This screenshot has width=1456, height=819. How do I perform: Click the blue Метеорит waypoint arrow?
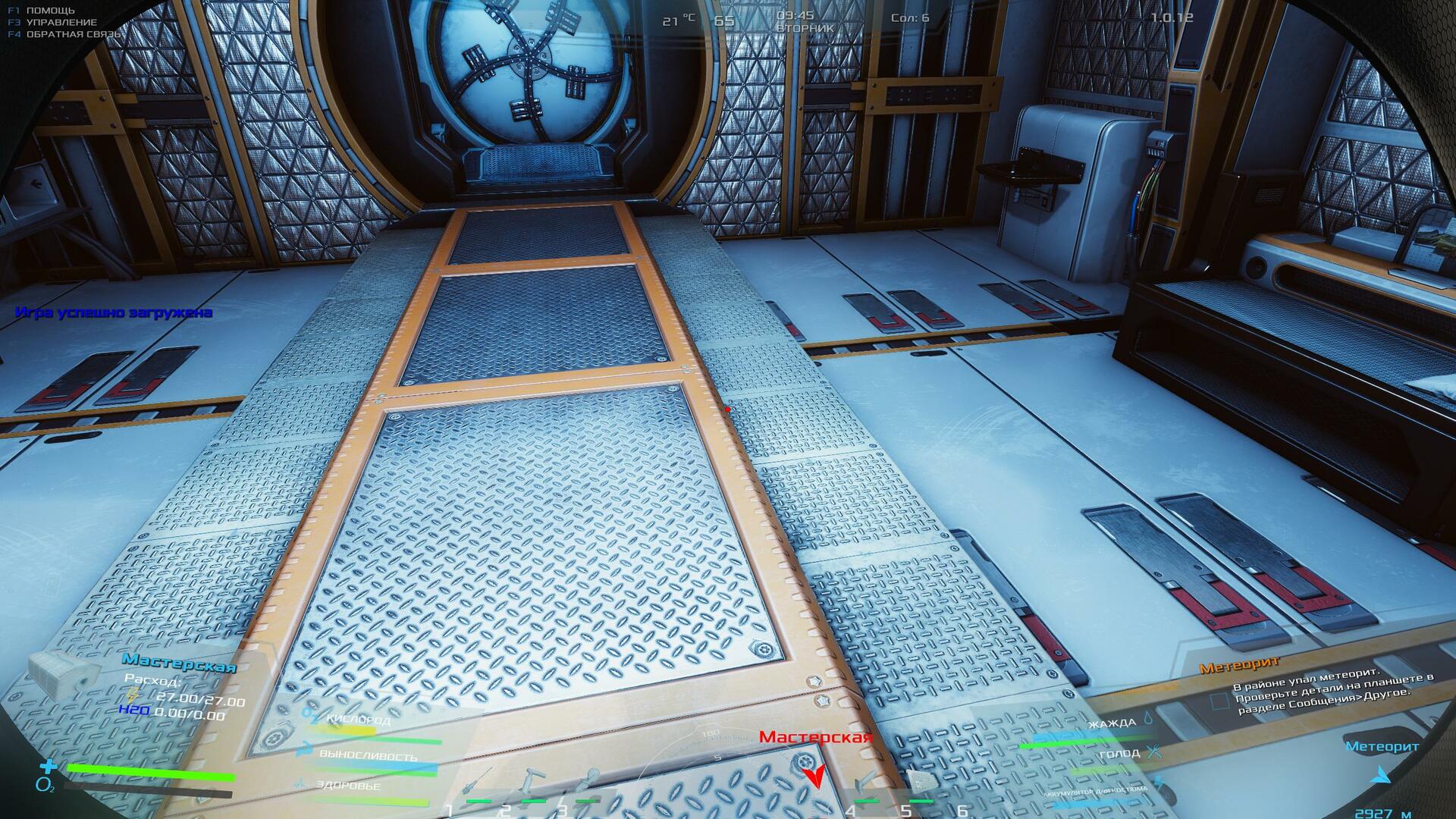point(1382,775)
